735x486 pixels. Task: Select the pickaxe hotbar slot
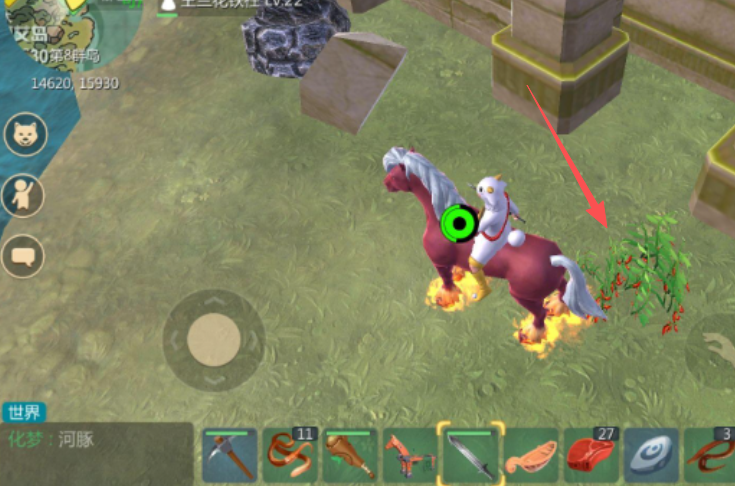pos(229,456)
